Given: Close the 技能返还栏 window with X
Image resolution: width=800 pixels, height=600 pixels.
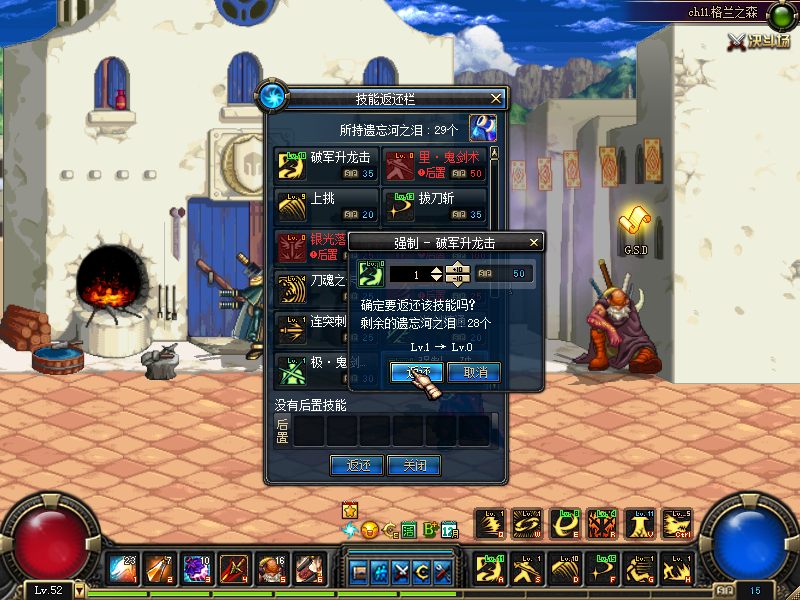Looking at the screenshot, I should click(x=496, y=98).
